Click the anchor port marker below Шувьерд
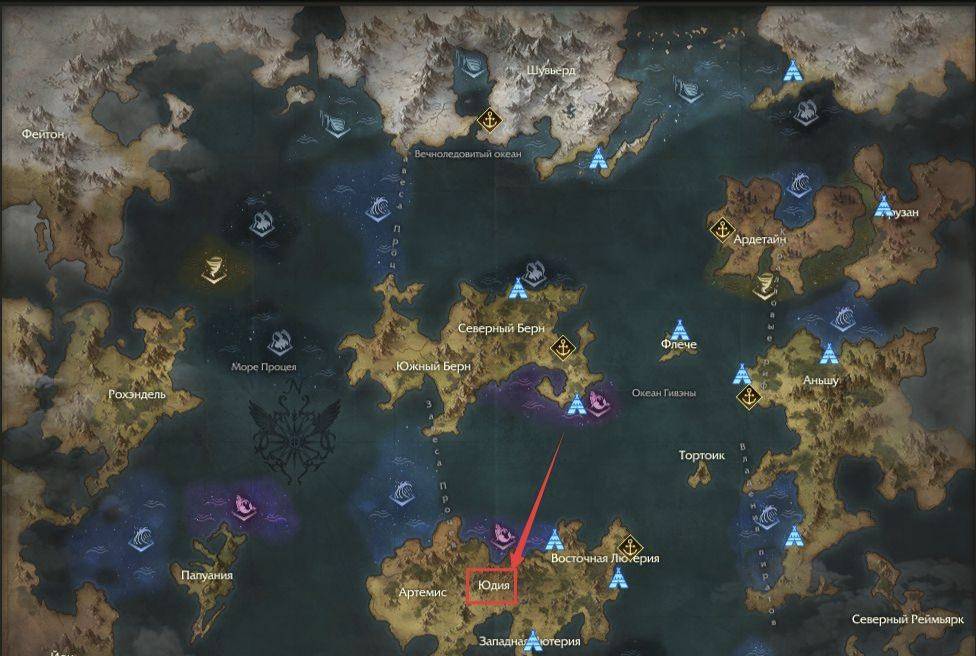 [x=490, y=121]
